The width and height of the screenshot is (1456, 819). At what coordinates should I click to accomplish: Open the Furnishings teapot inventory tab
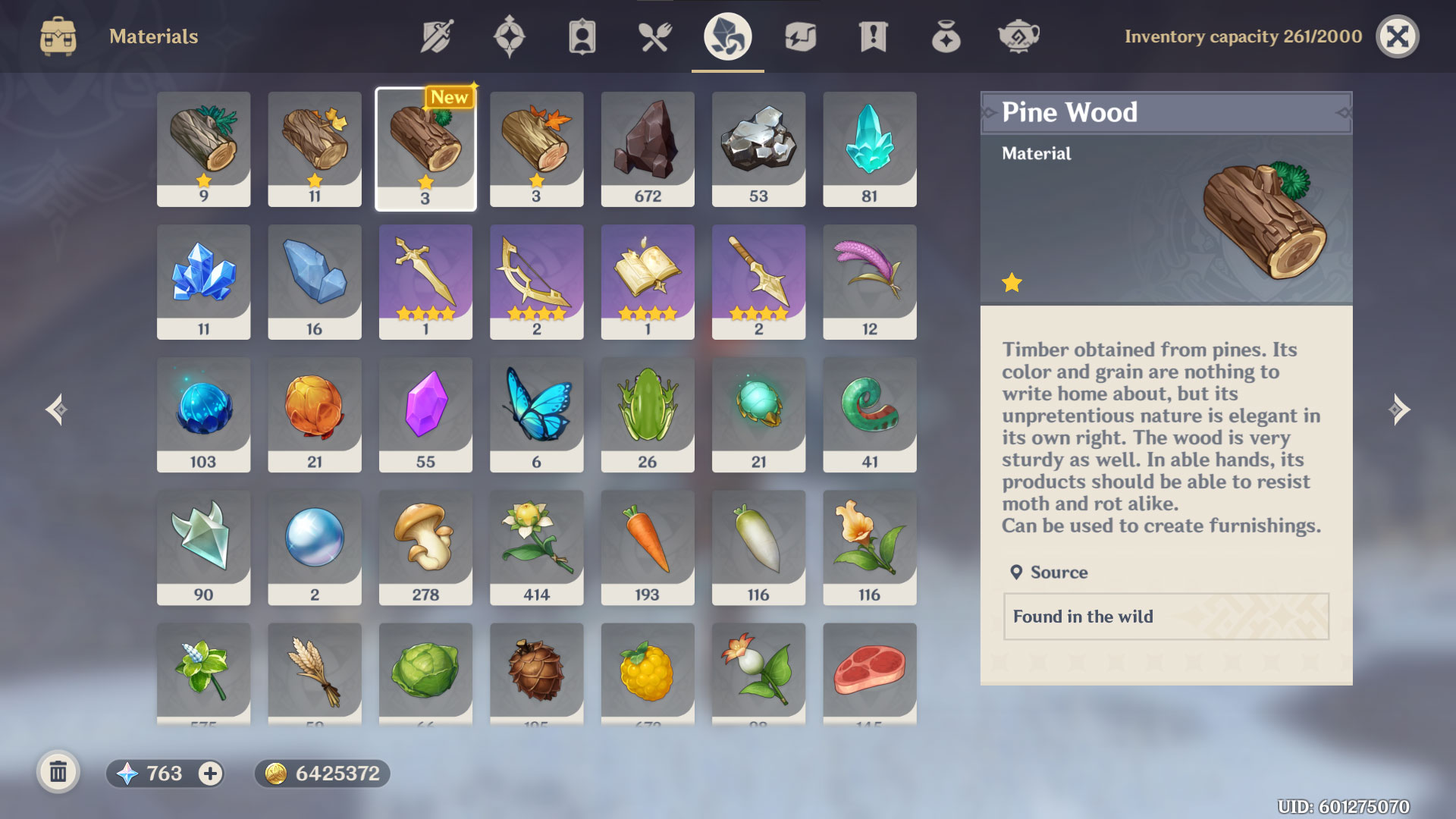pyautogui.click(x=1018, y=36)
